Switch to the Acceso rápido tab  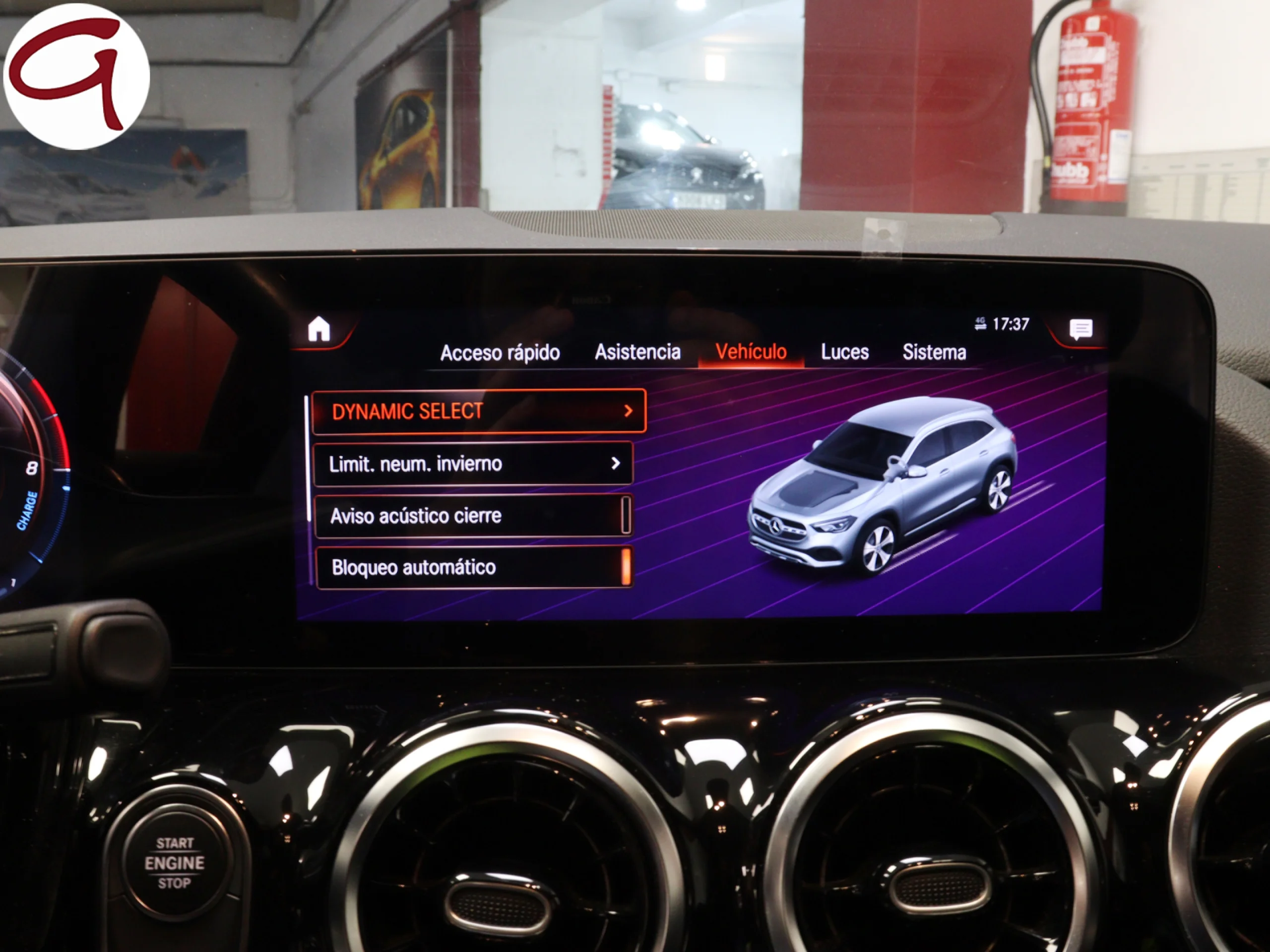click(500, 353)
